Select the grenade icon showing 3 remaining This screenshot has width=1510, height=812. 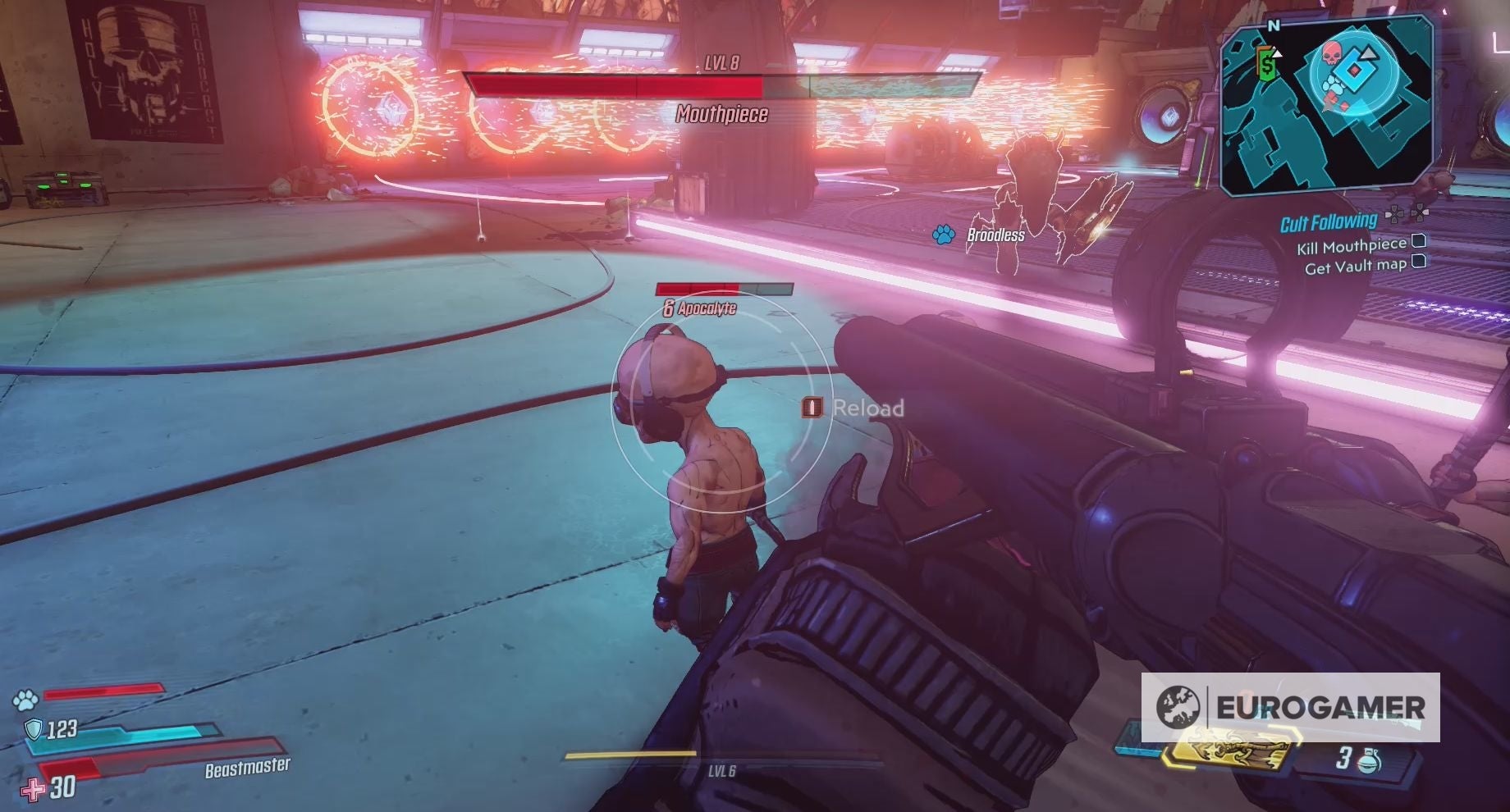(x=1369, y=760)
